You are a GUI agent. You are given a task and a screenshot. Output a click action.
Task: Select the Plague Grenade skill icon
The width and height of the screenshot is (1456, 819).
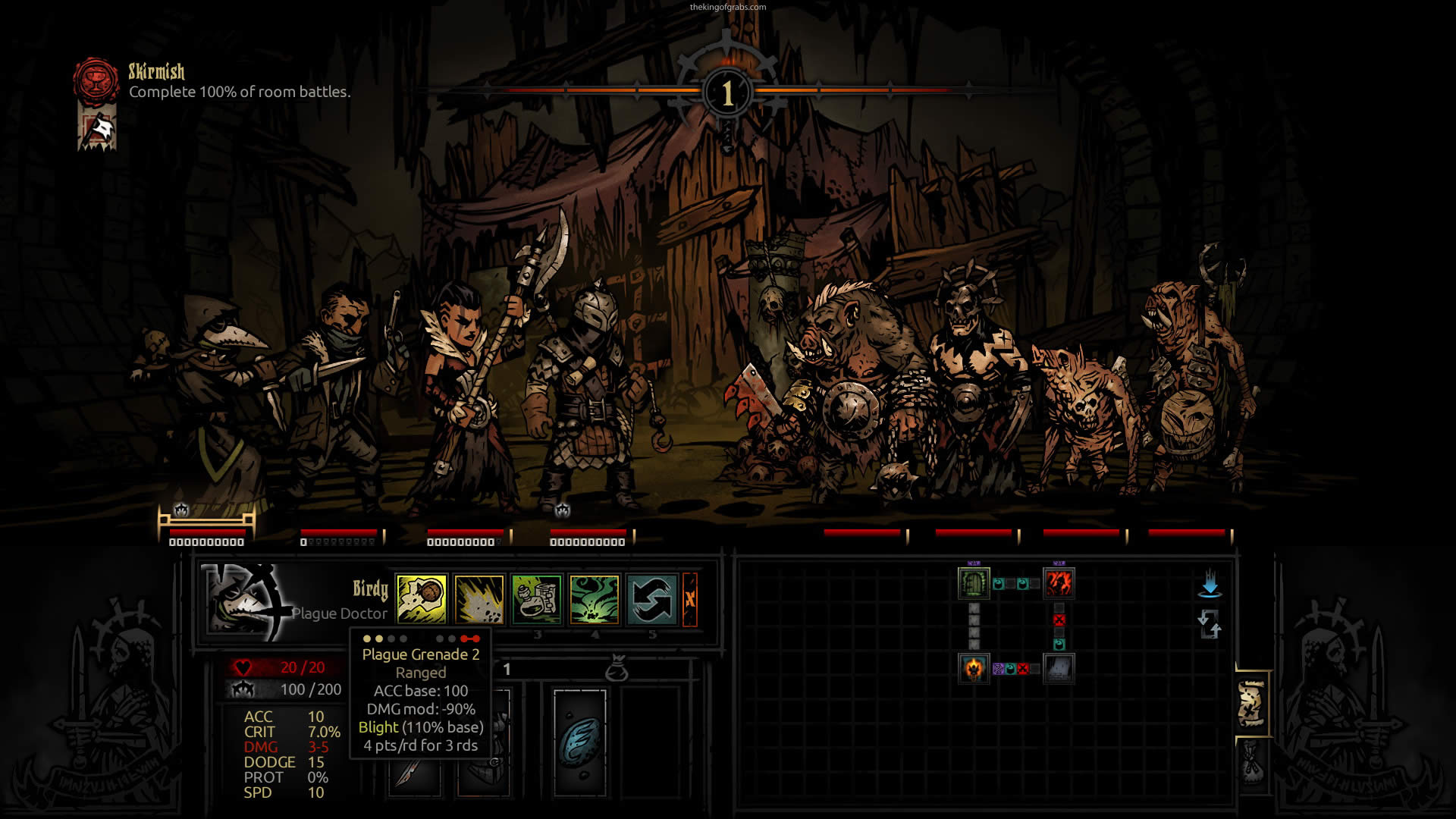click(x=422, y=599)
